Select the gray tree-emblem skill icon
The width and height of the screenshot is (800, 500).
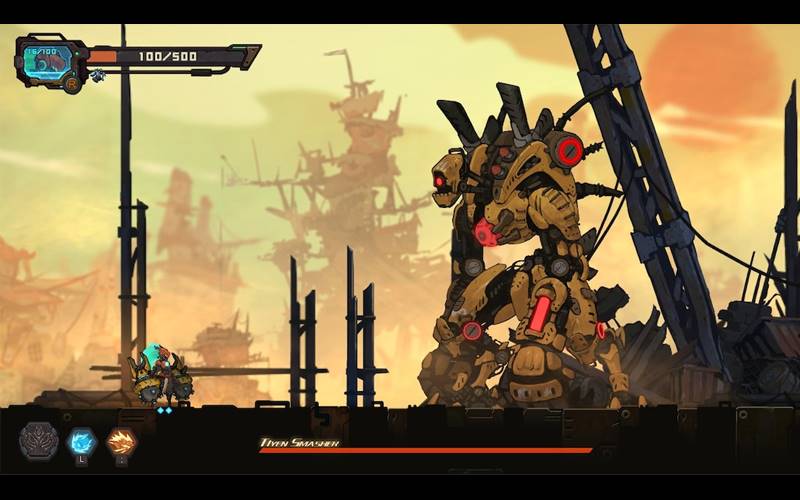pyautogui.click(x=38, y=440)
